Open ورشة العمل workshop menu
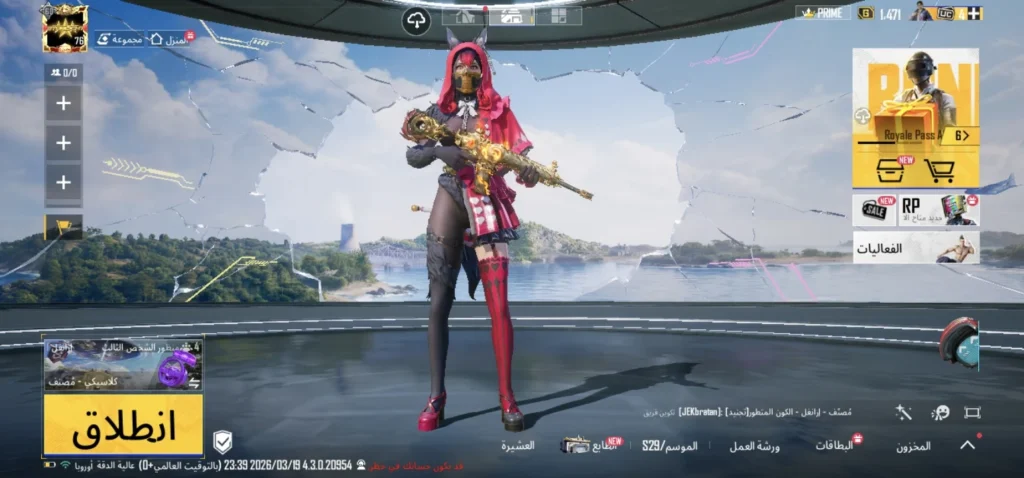The height and width of the screenshot is (478, 1024). tap(754, 446)
